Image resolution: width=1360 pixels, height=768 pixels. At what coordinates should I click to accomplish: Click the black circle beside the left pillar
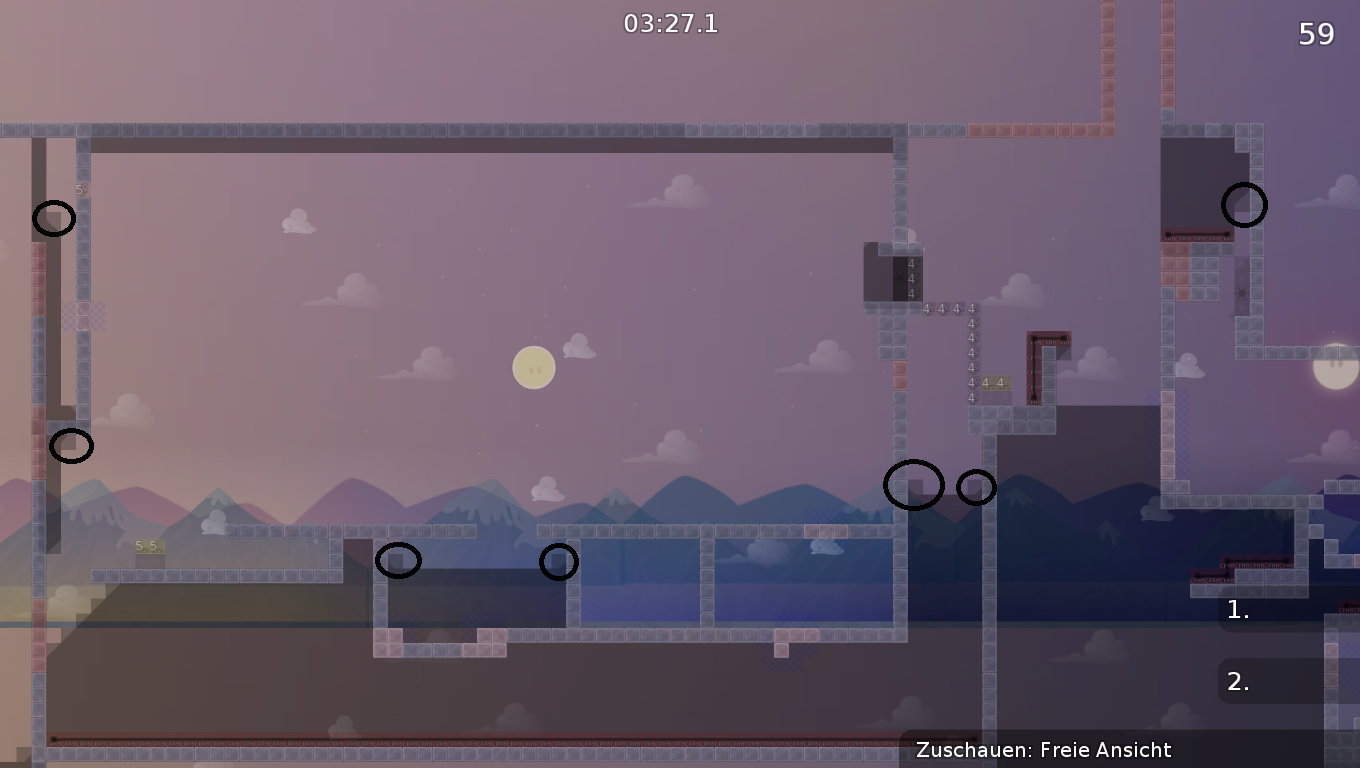tap(73, 447)
